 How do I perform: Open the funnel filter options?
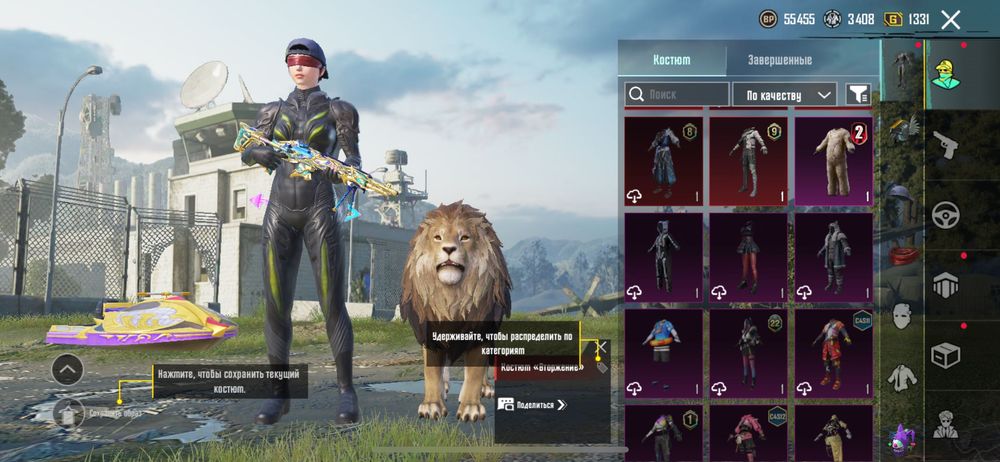[858, 94]
